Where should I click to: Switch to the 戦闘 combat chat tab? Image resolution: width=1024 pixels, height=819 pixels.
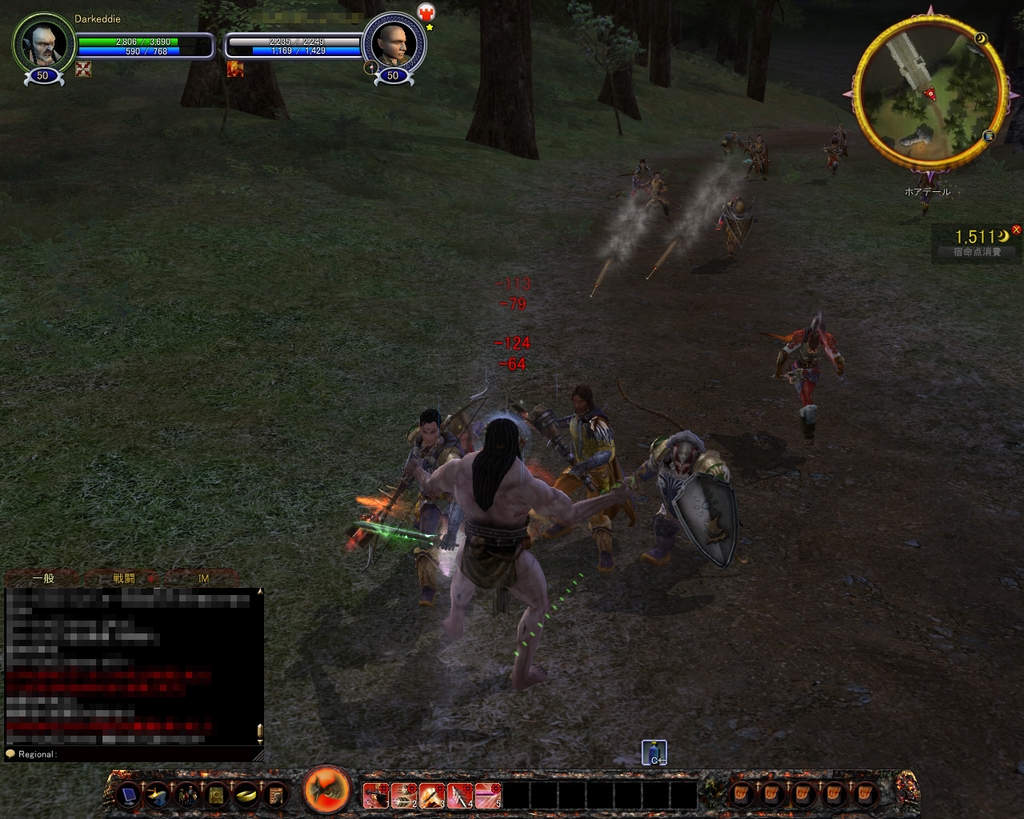pyautogui.click(x=124, y=578)
